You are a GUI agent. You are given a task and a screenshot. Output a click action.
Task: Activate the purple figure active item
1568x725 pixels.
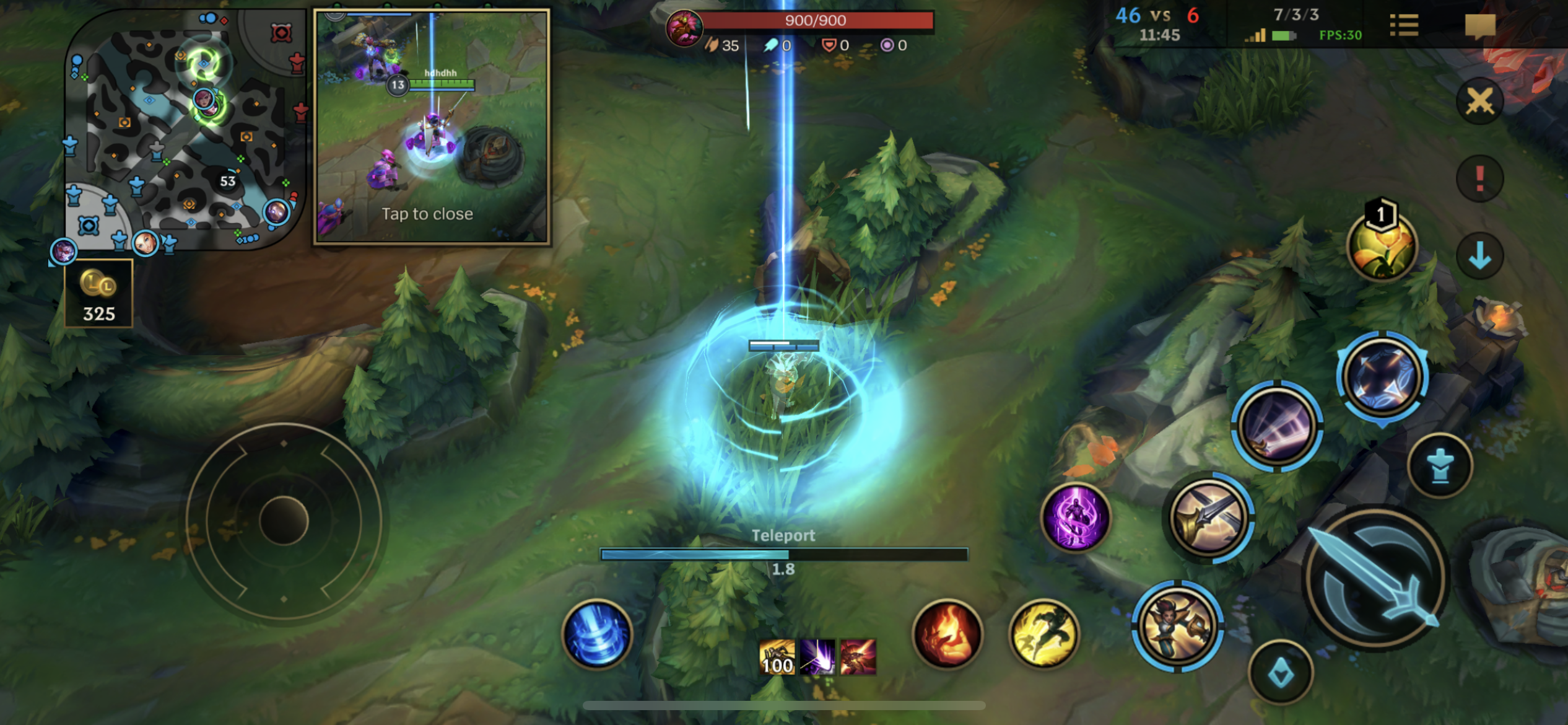tap(1076, 517)
